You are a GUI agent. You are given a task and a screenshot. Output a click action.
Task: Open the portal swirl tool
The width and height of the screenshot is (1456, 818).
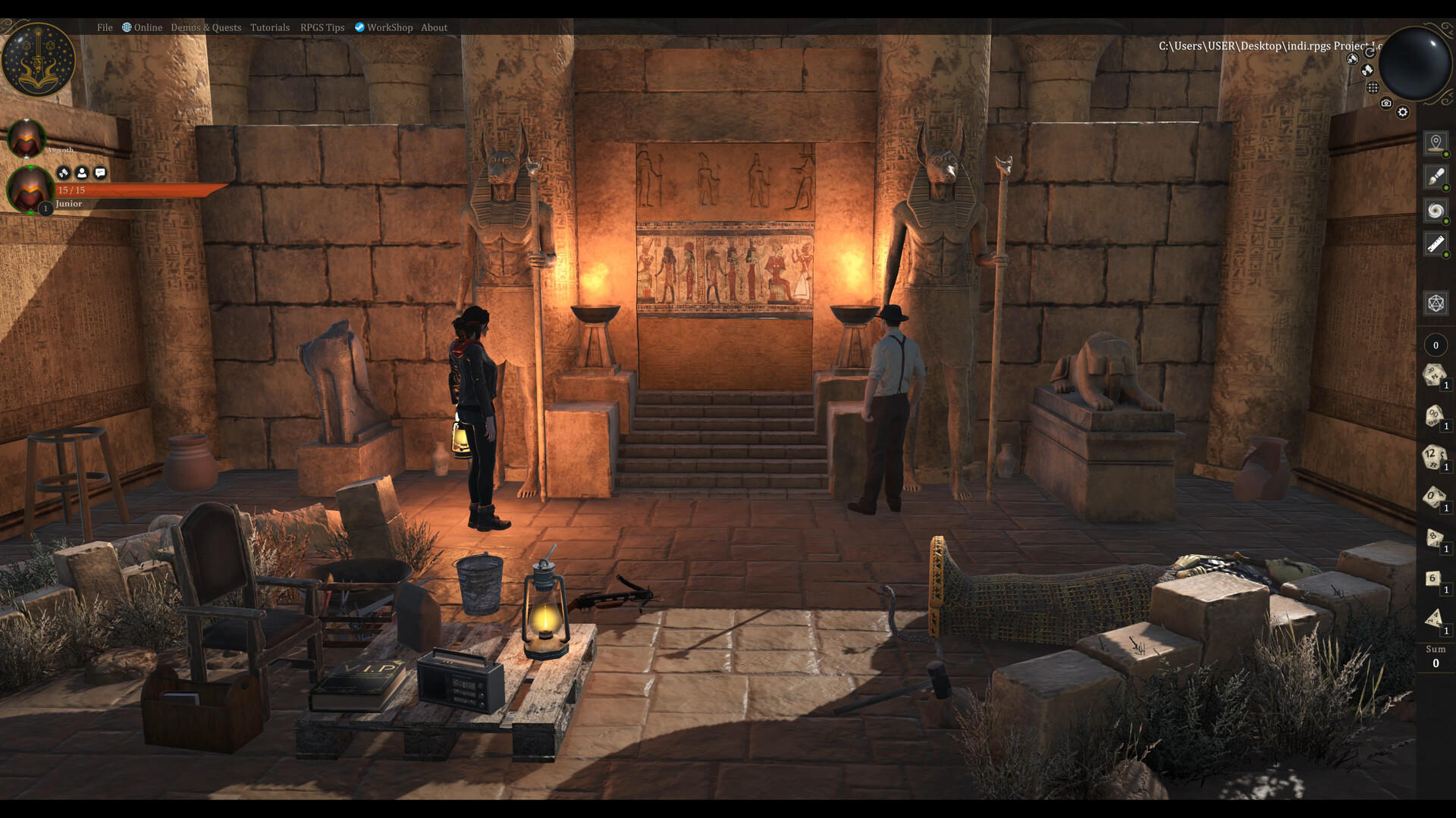tap(1435, 211)
